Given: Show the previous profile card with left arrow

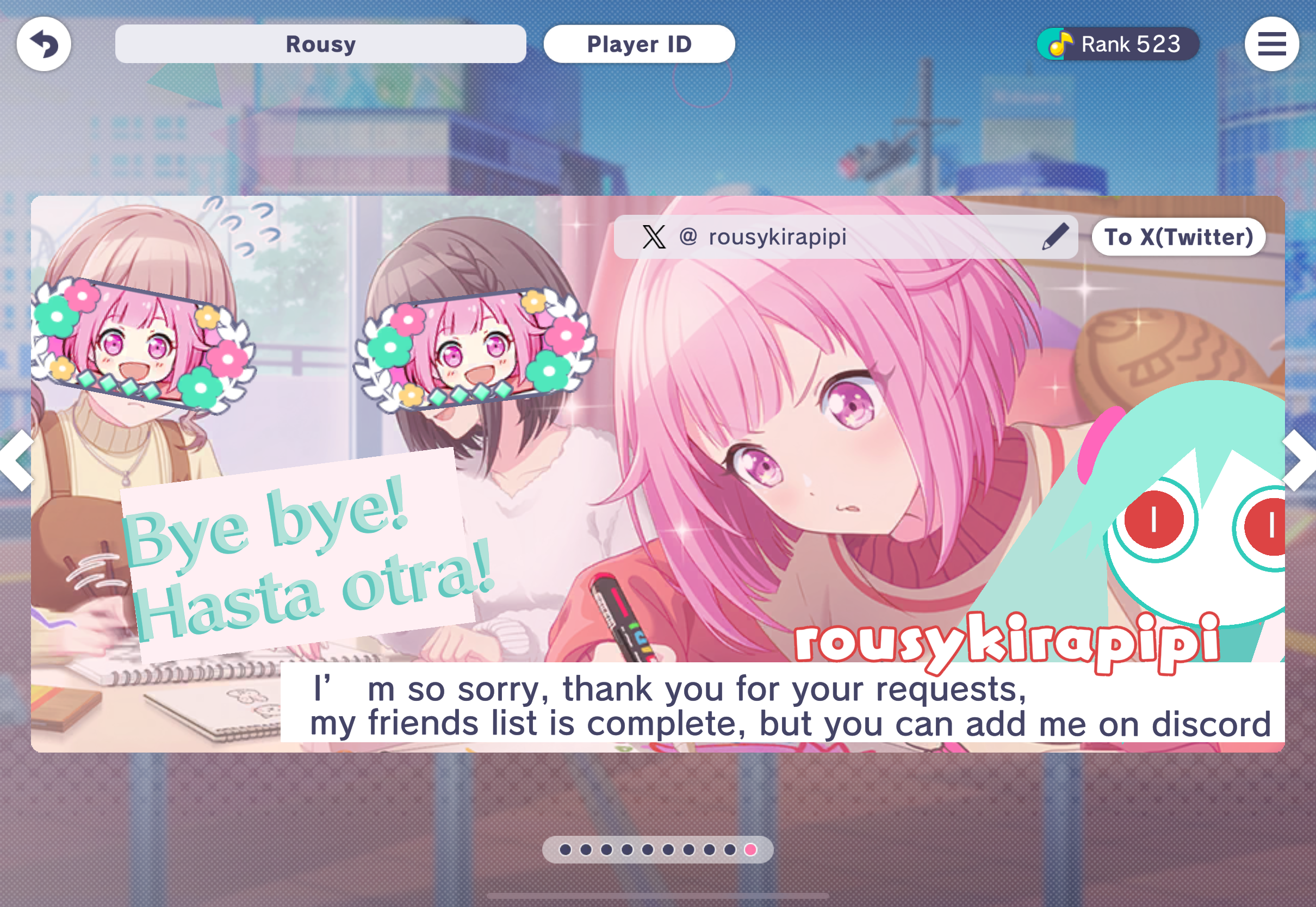Looking at the screenshot, I should tap(17, 461).
